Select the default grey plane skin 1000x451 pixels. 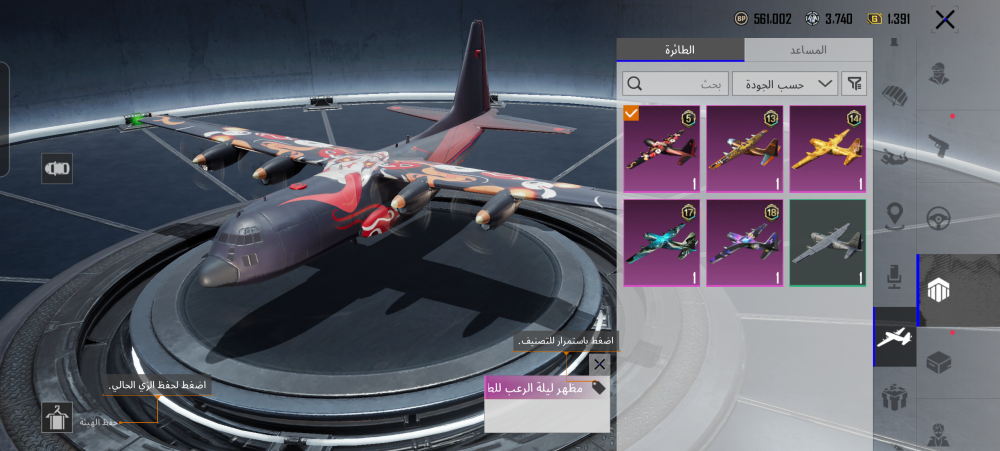(x=828, y=243)
